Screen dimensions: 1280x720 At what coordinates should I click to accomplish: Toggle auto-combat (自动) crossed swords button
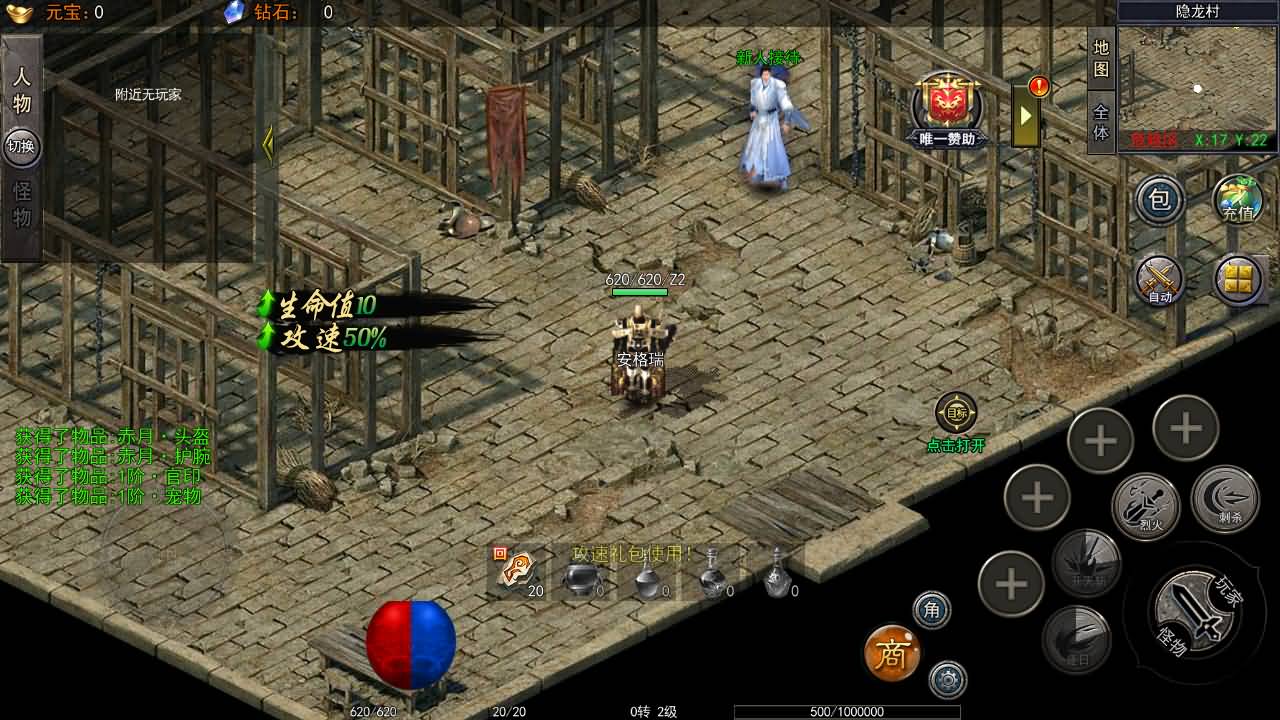(1159, 279)
